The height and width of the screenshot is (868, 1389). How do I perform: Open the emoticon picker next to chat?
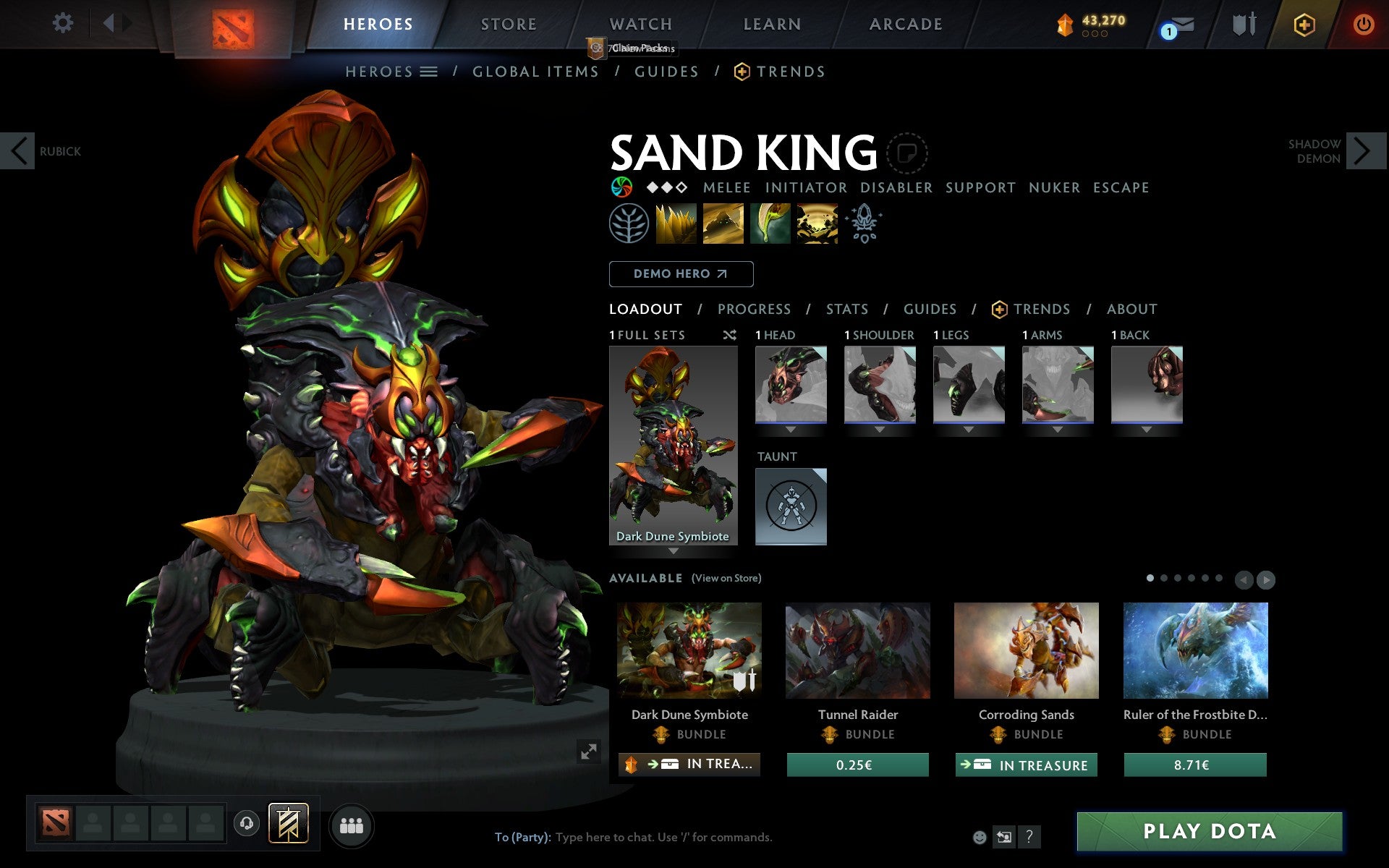(x=980, y=838)
